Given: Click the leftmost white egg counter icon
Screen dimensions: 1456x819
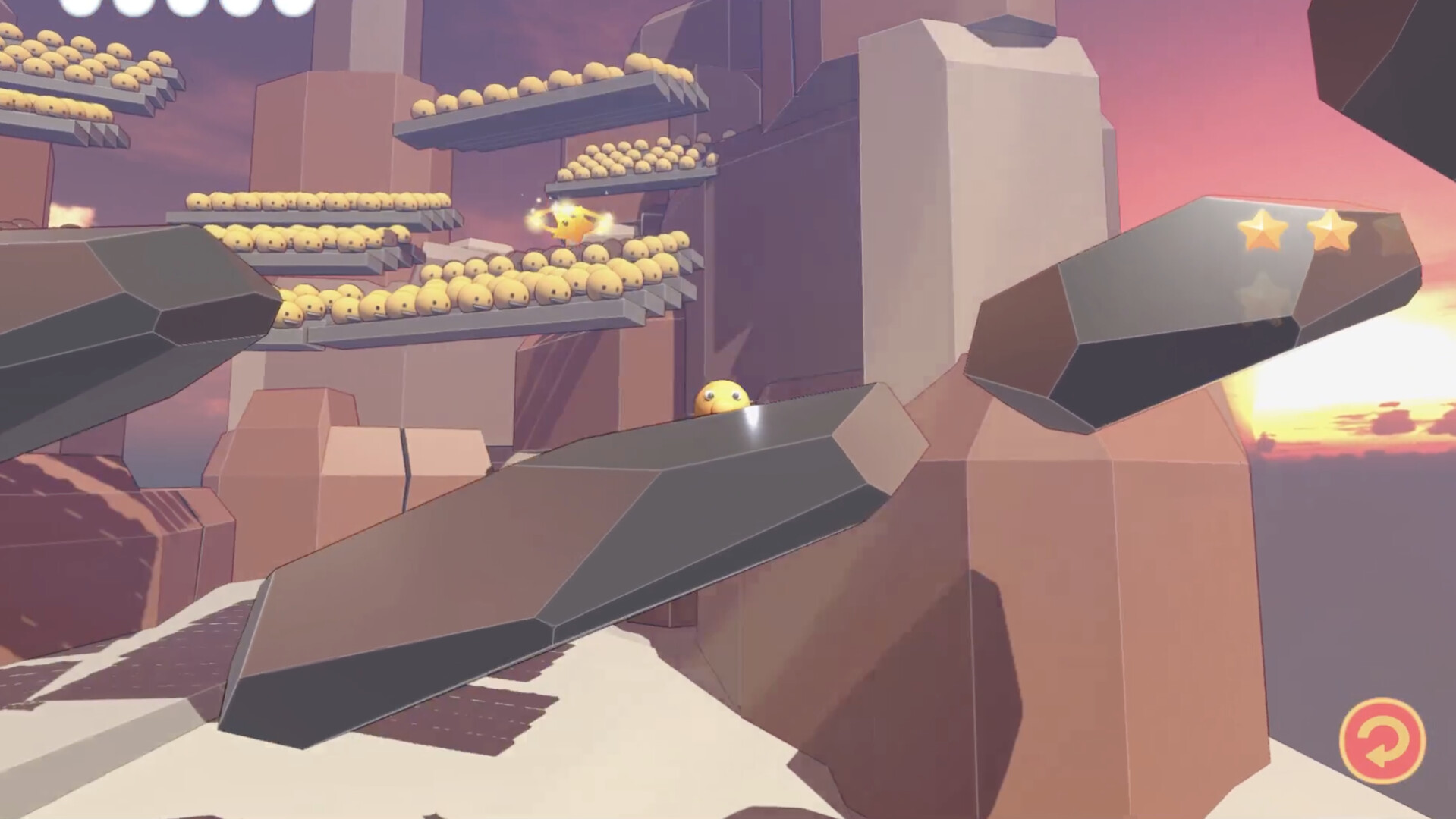Looking at the screenshot, I should [79, 6].
